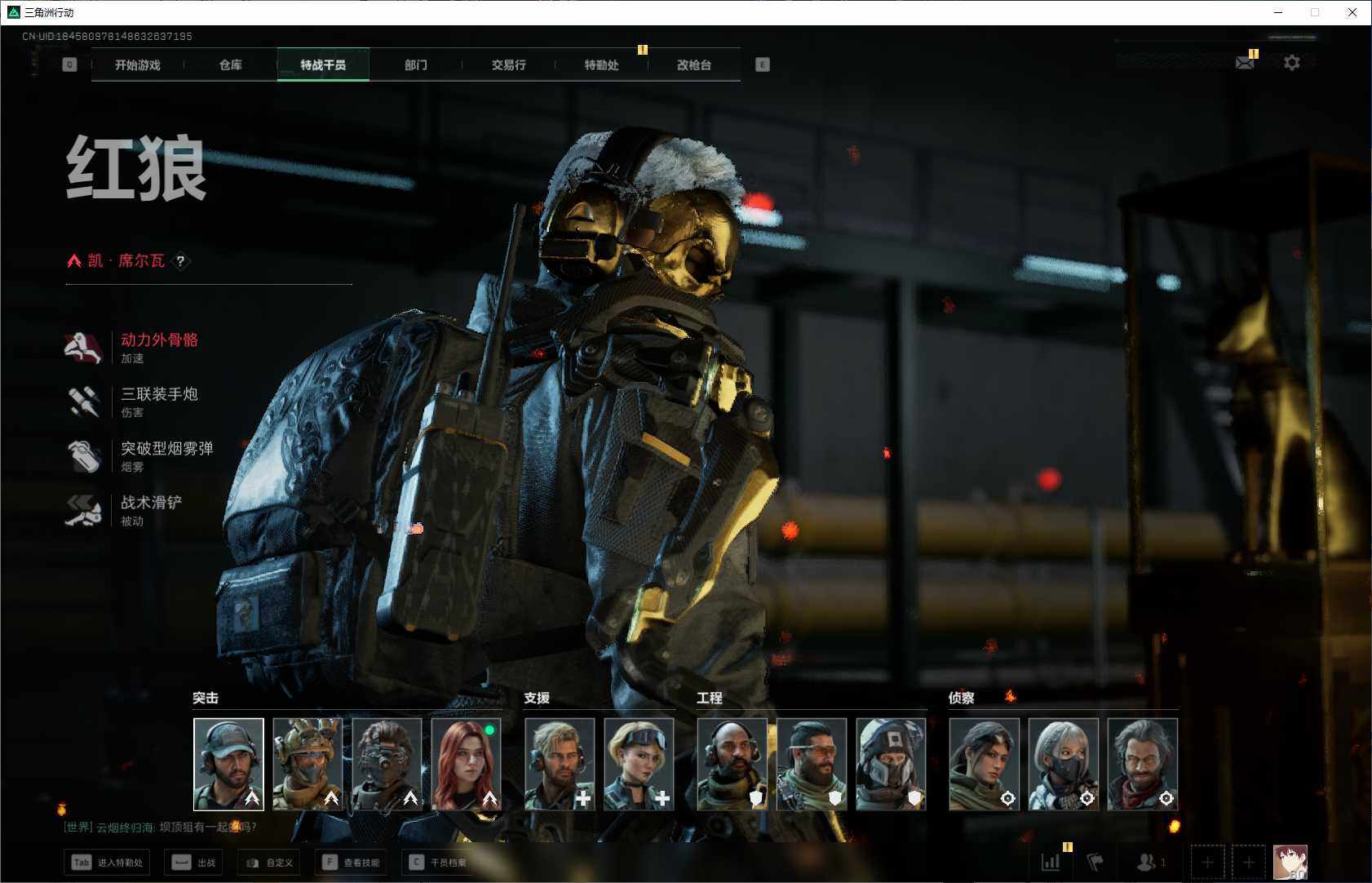
Task: Select the 战术滑铲 passive skill
Action: pyautogui.click(x=151, y=504)
